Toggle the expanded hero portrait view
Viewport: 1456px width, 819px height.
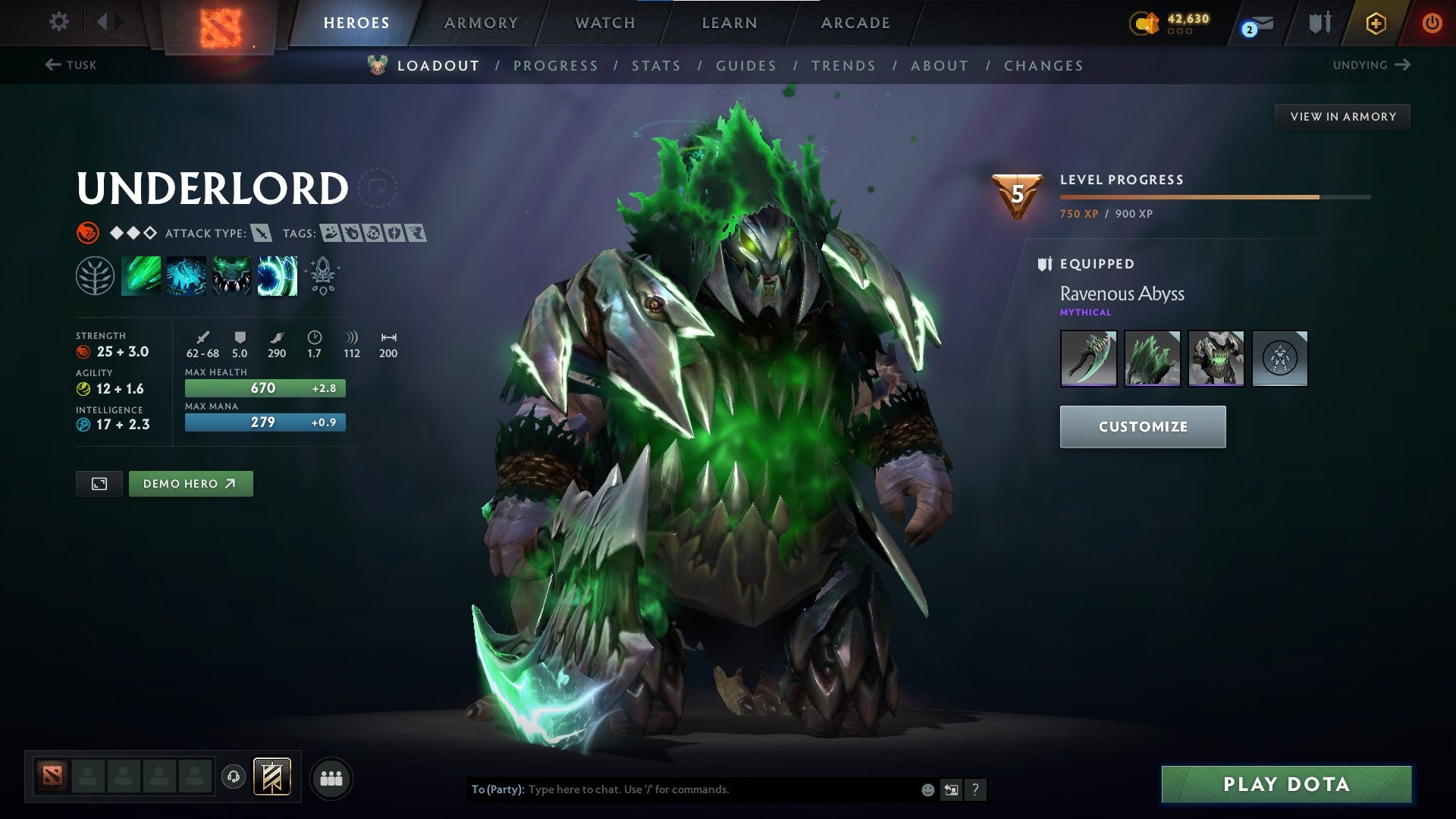point(99,483)
